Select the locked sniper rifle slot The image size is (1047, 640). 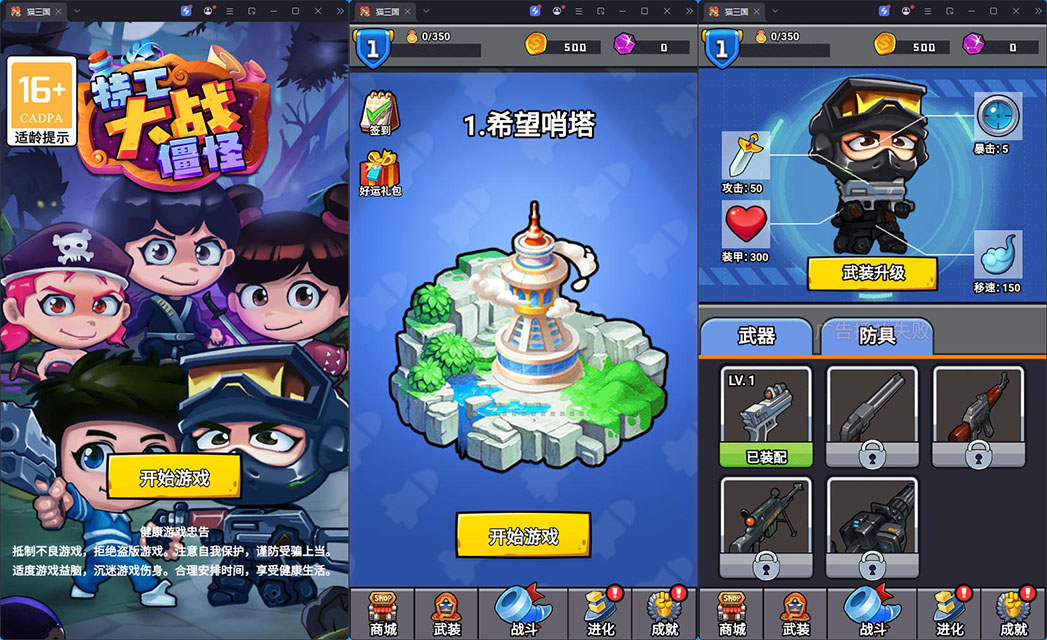point(766,528)
